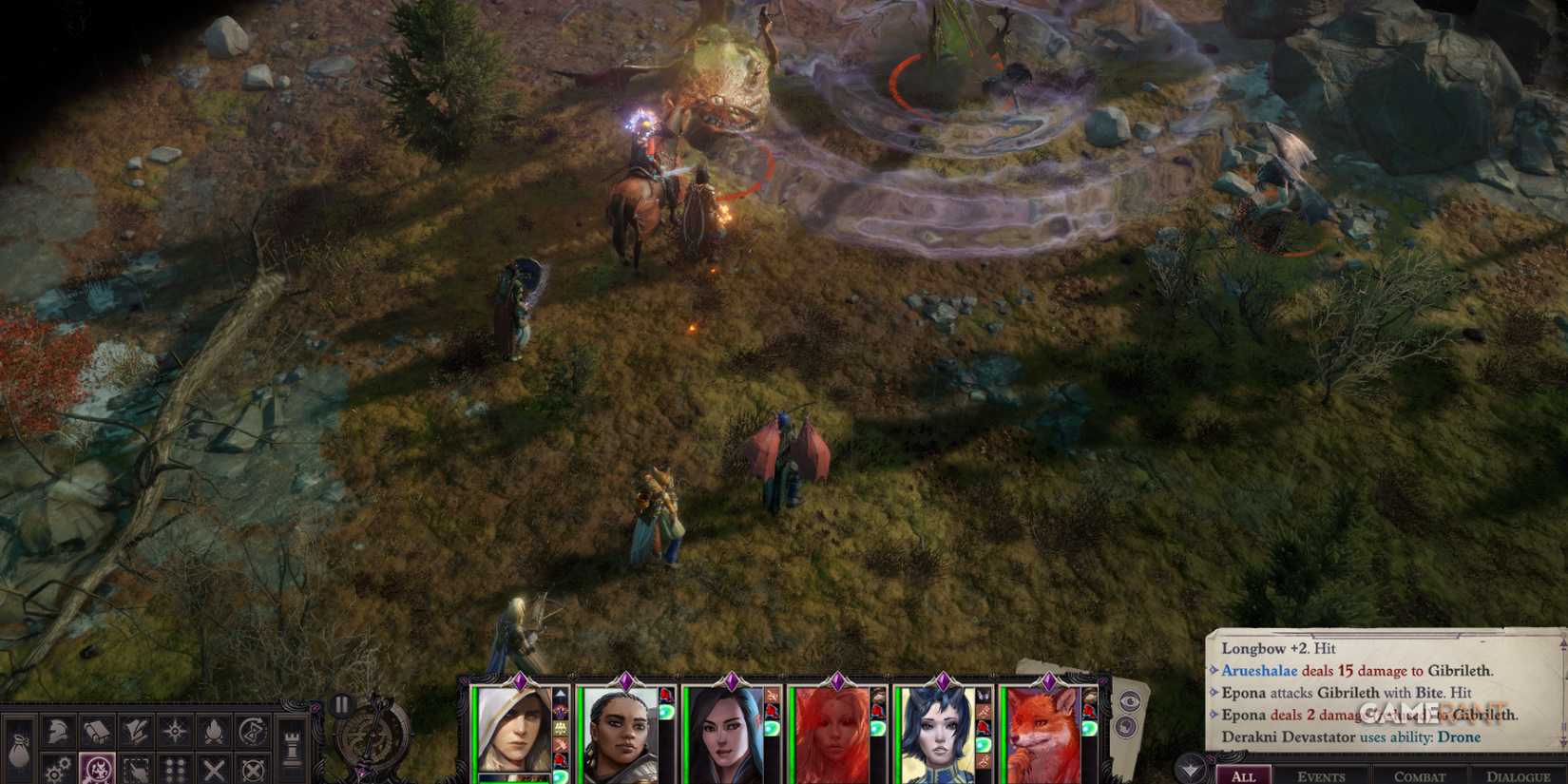Click the Drone ability text in the log
The width and height of the screenshot is (1568, 784).
pyautogui.click(x=1458, y=736)
